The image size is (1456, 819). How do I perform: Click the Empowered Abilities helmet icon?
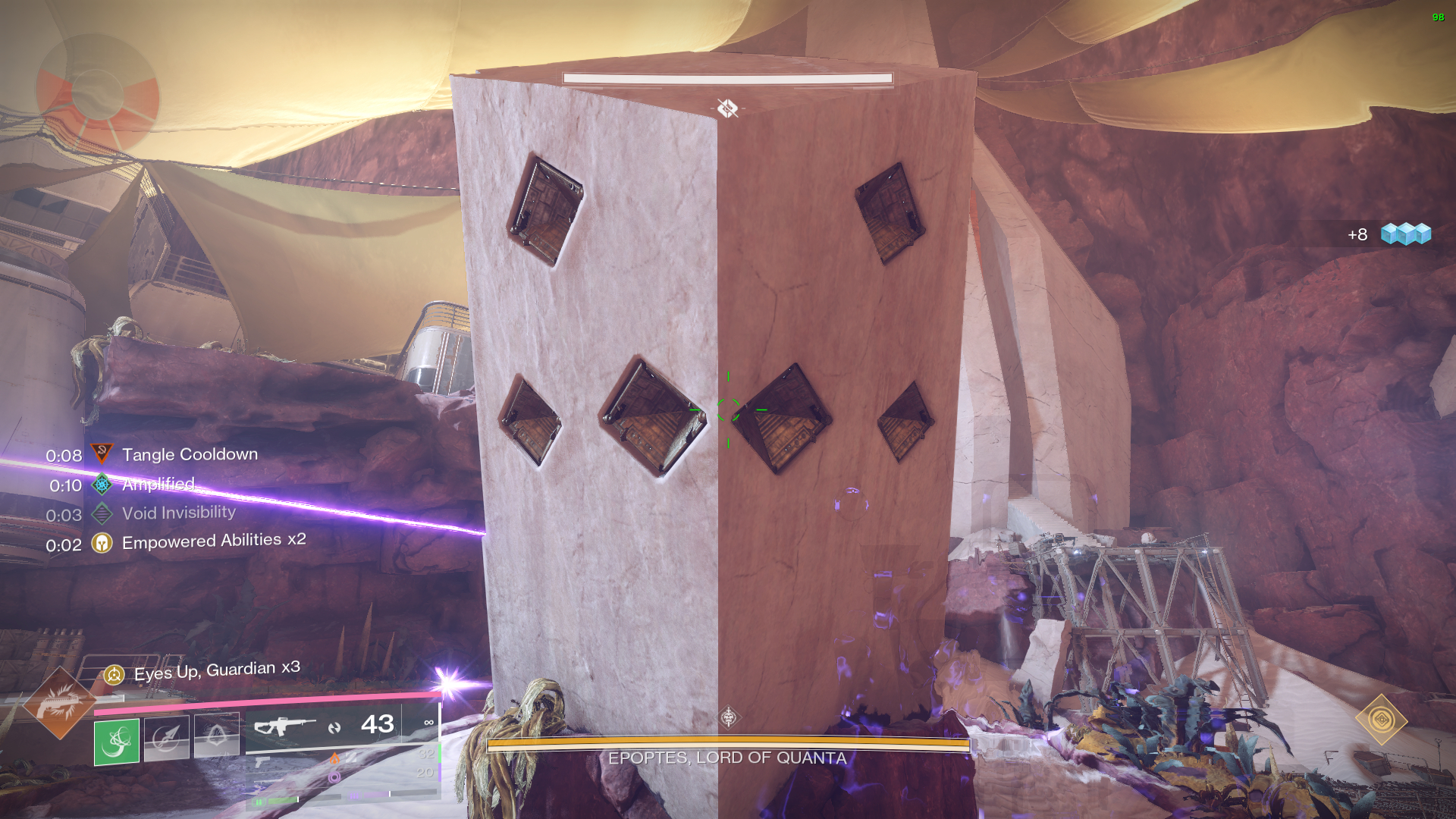pos(102,543)
